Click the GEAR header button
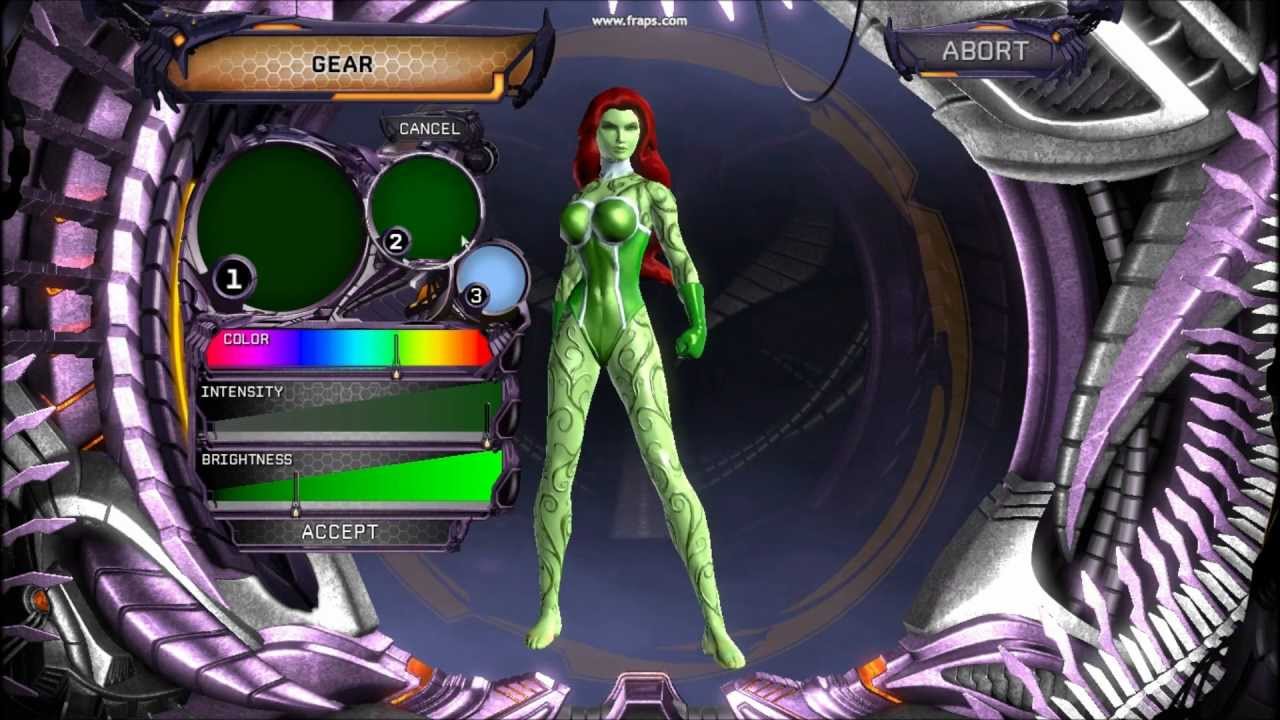Screen dimensions: 1280x720 click(x=342, y=65)
